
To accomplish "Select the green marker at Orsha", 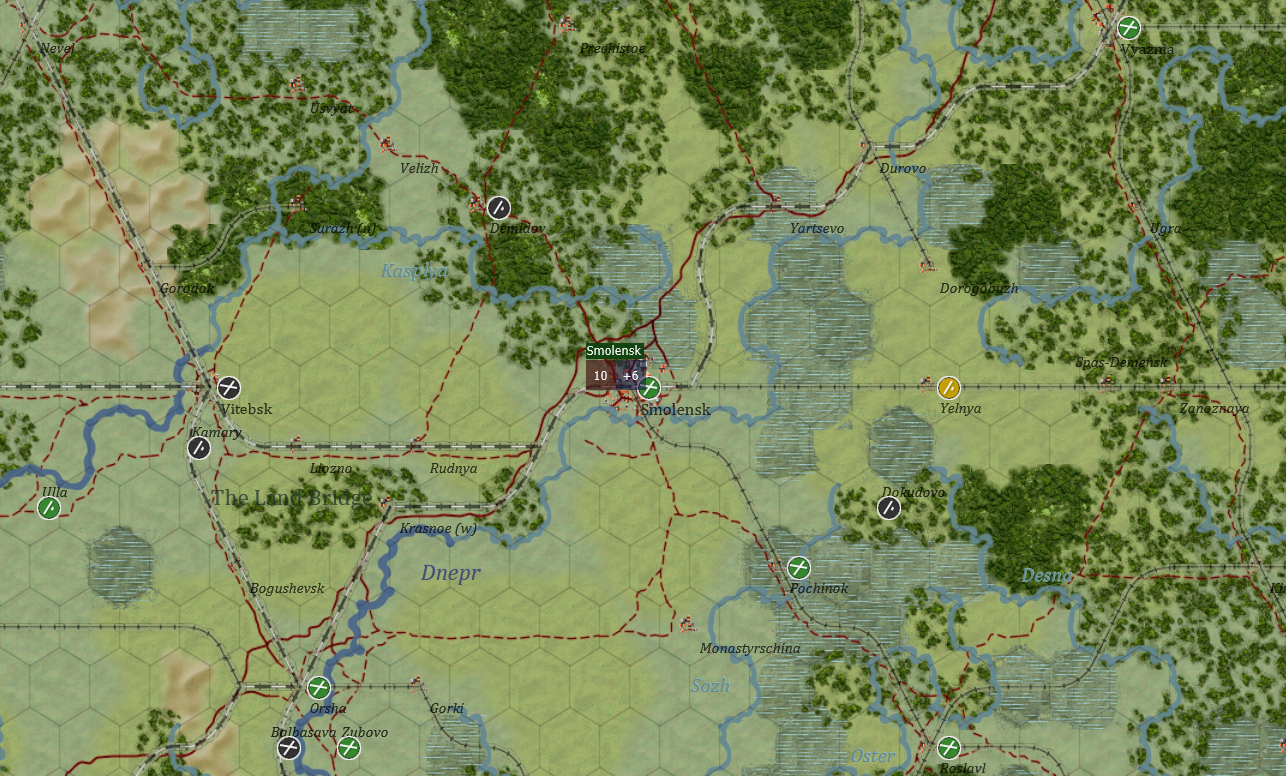I will coord(318,688).
